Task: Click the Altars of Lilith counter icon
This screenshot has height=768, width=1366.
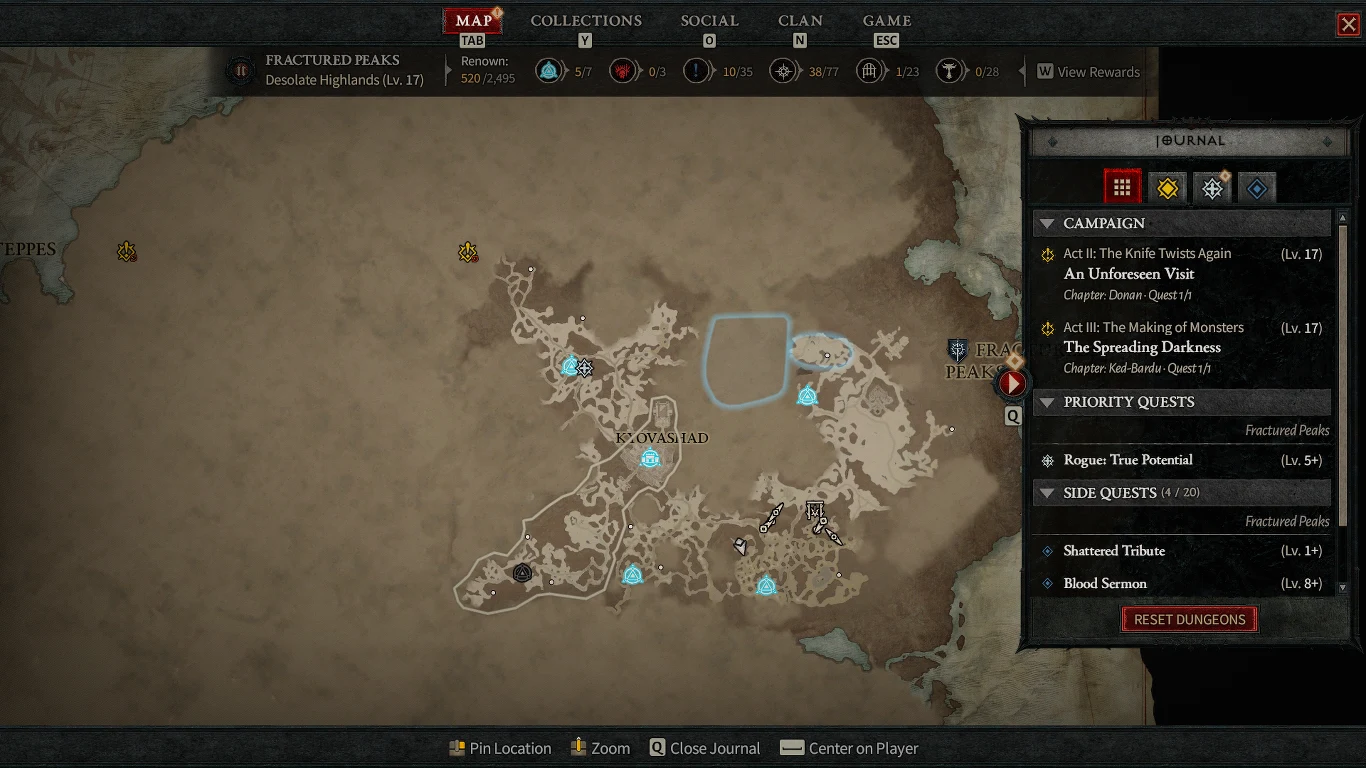Action: point(623,71)
